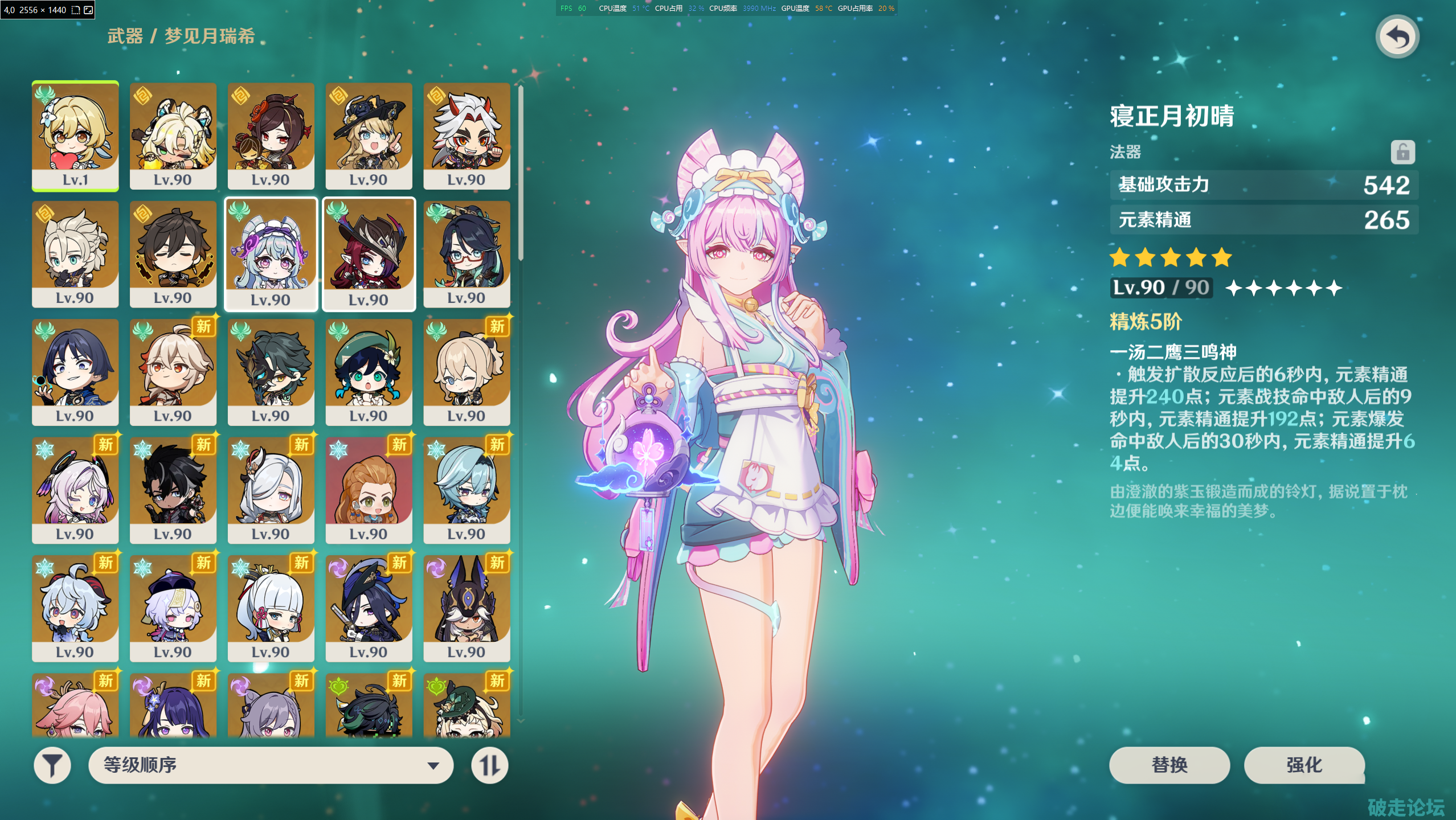Image resolution: width=1456 pixels, height=820 pixels.
Task: Reverse sort order with the arrows button
Action: [x=489, y=765]
